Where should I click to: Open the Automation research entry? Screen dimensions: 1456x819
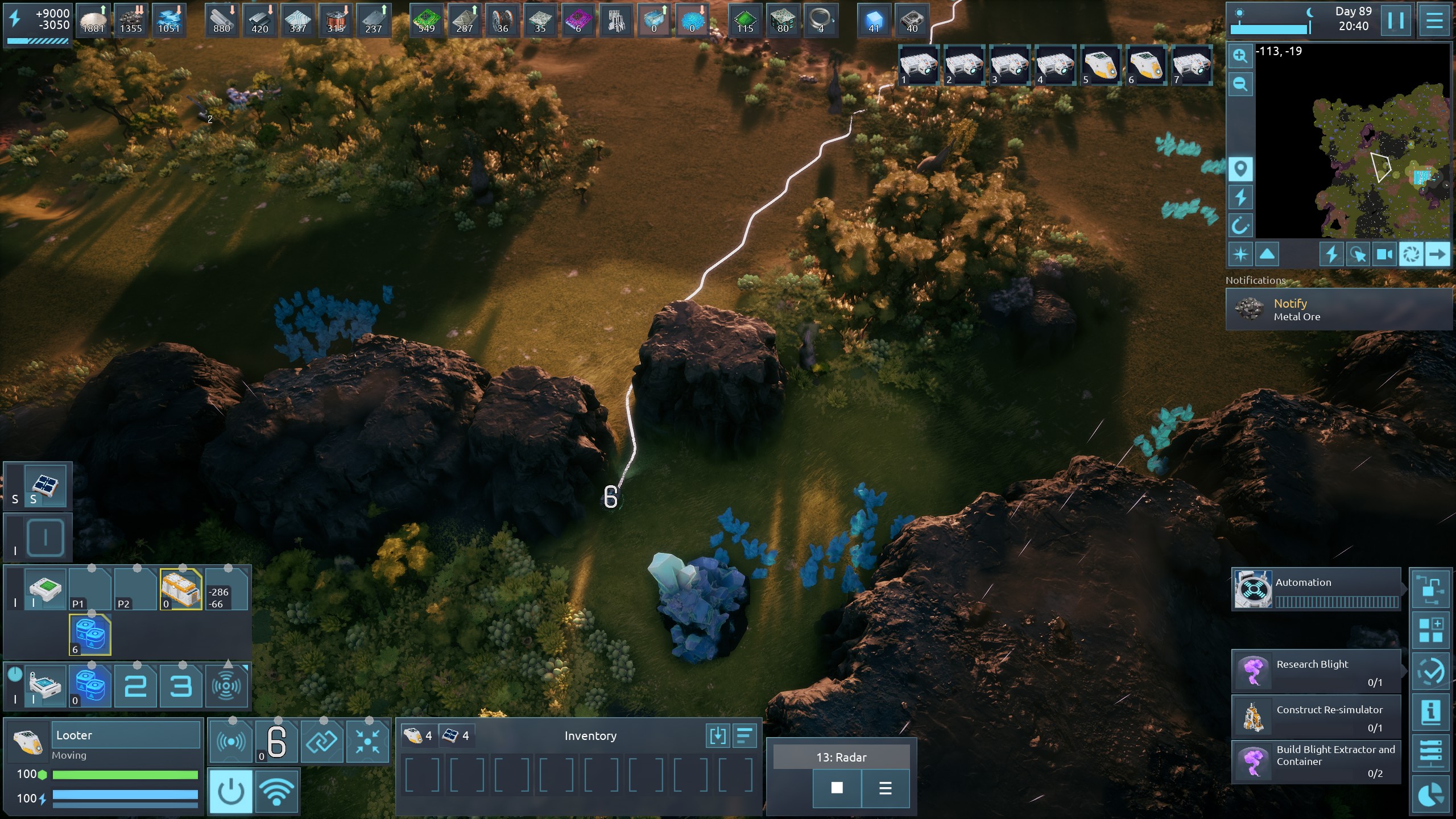point(1316,589)
